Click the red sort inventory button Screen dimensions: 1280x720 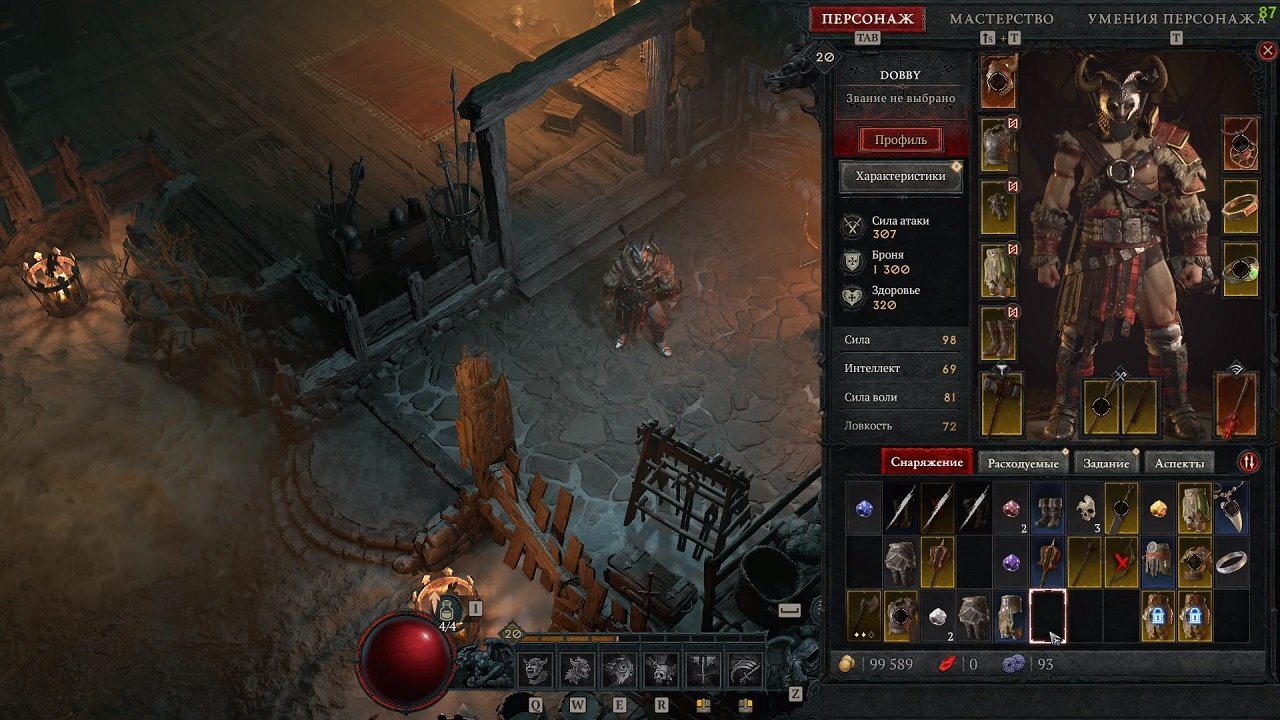(1249, 462)
